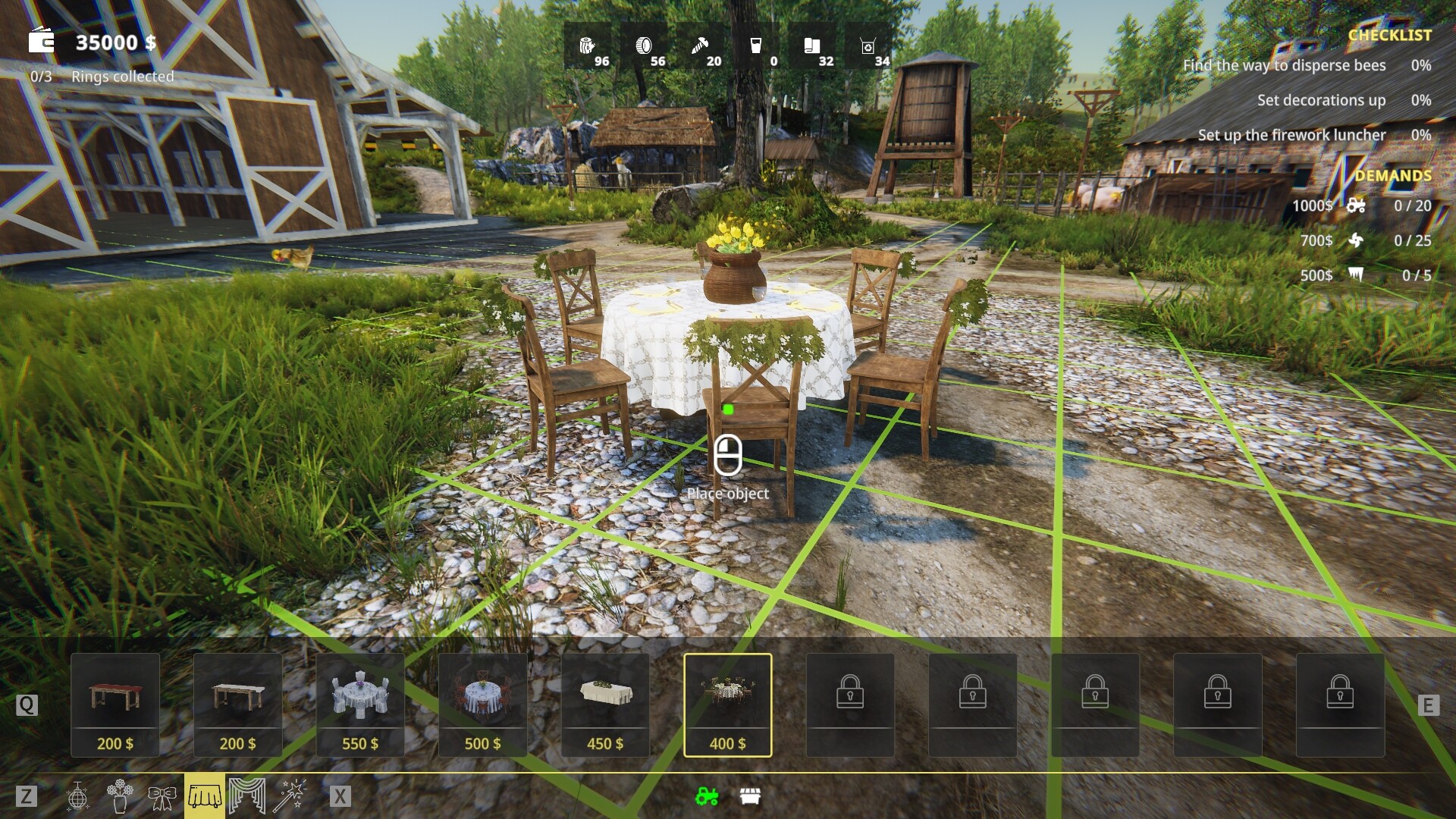Viewport: 1456px width, 819px height.
Task: Switch to the market tent mode icon
Action: (x=749, y=796)
